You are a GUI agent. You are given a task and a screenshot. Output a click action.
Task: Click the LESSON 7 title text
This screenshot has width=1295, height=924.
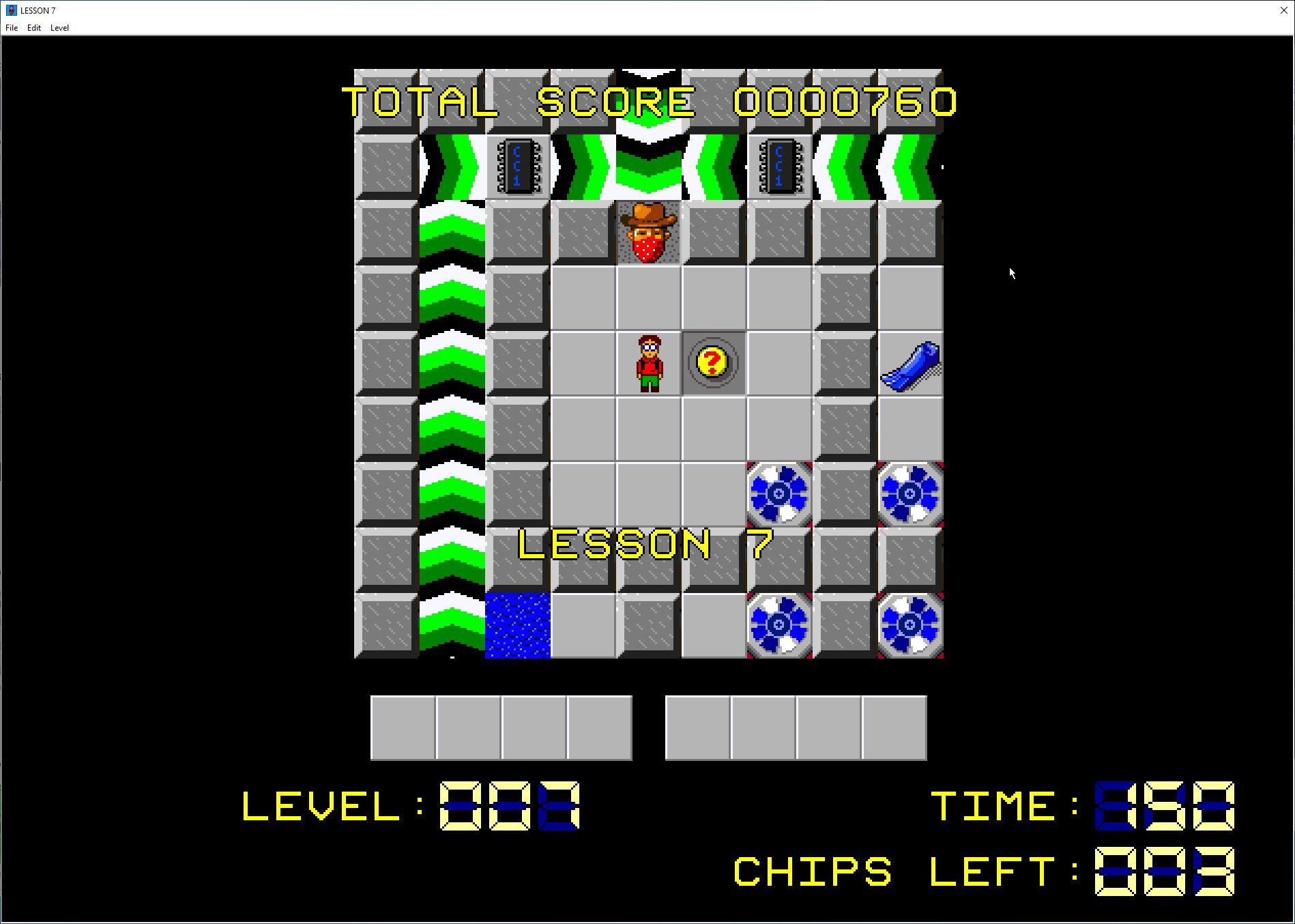[x=645, y=543]
